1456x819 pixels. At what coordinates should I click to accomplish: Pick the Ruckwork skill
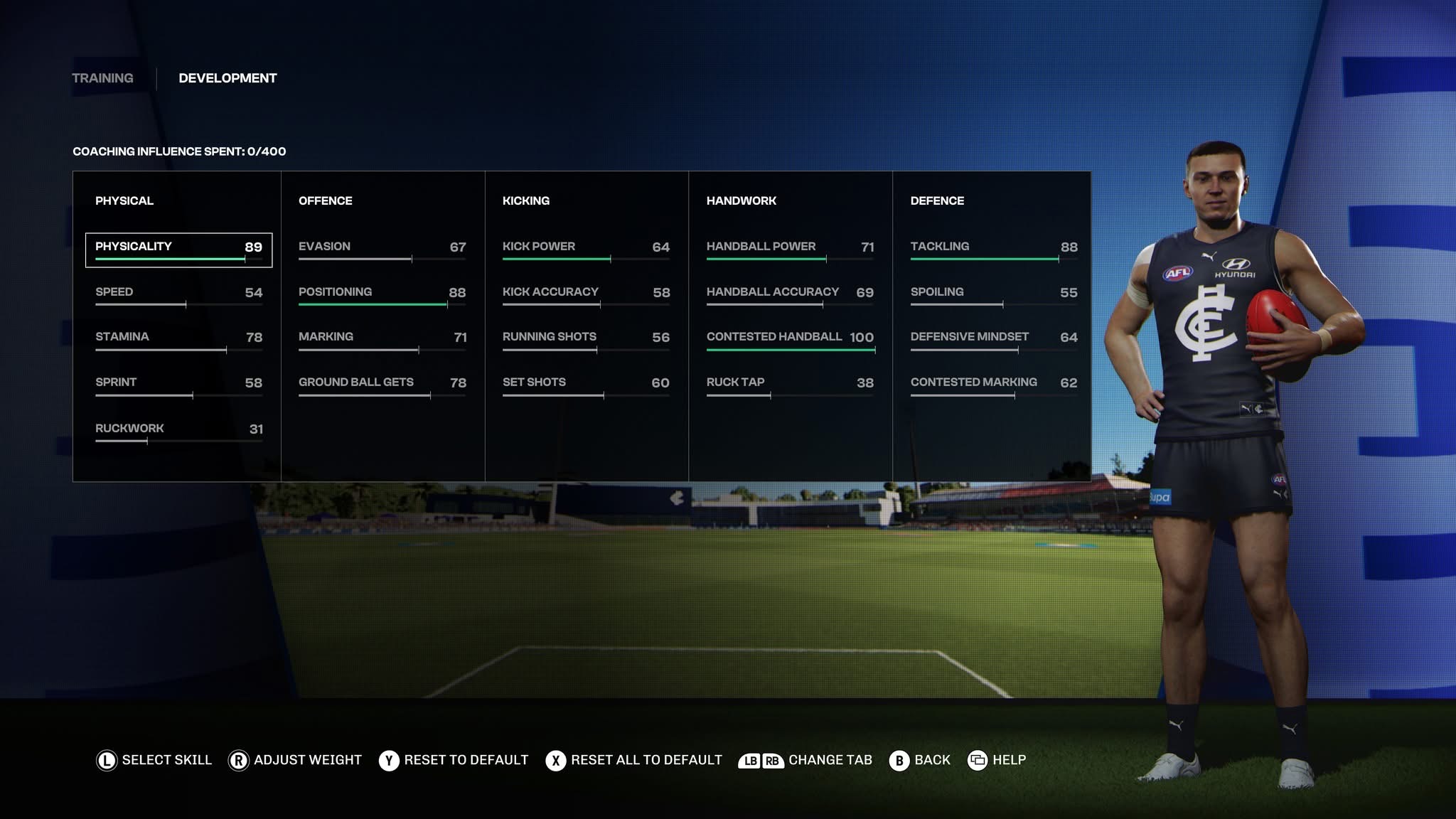click(178, 431)
